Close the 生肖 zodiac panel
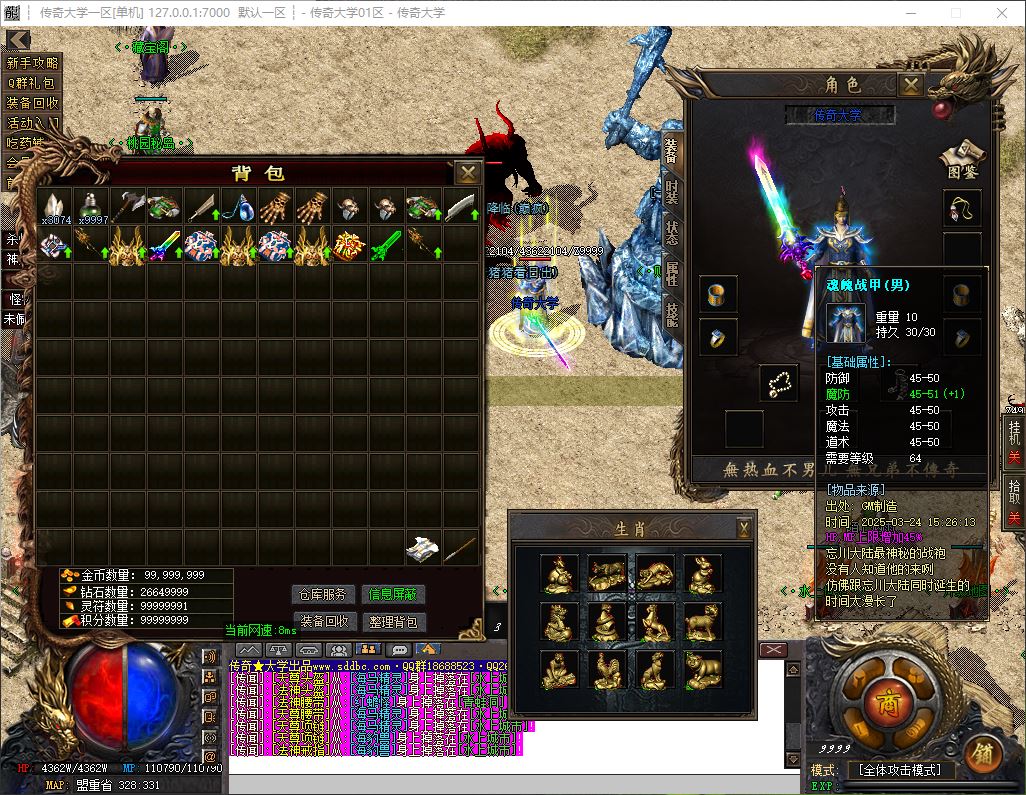1026x795 pixels. 744,527
